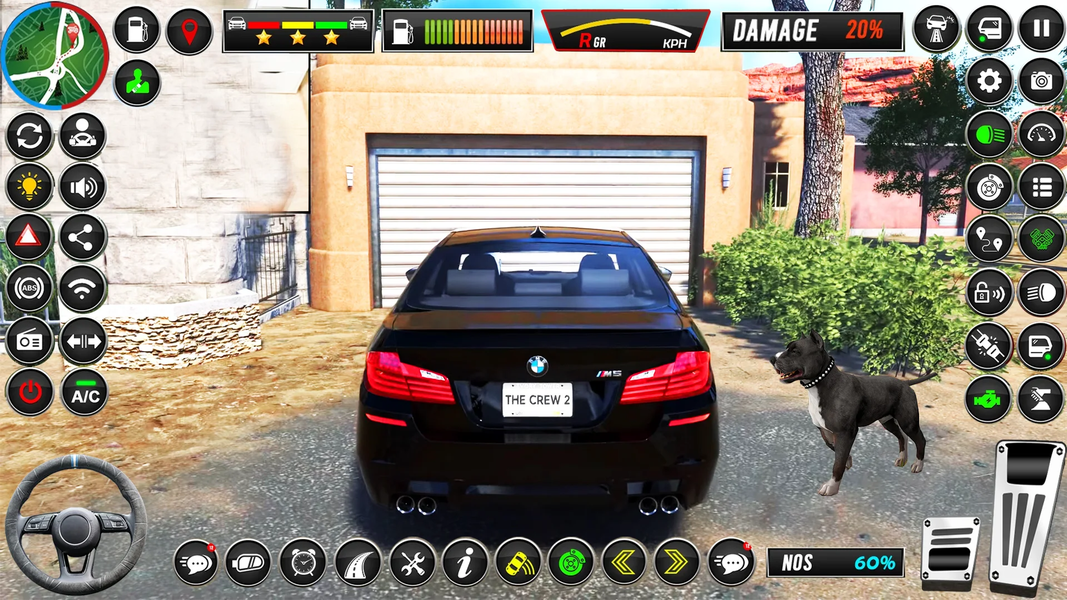Image resolution: width=1067 pixels, height=600 pixels.
Task: Click the fuel pump icon button
Action: pos(136,29)
